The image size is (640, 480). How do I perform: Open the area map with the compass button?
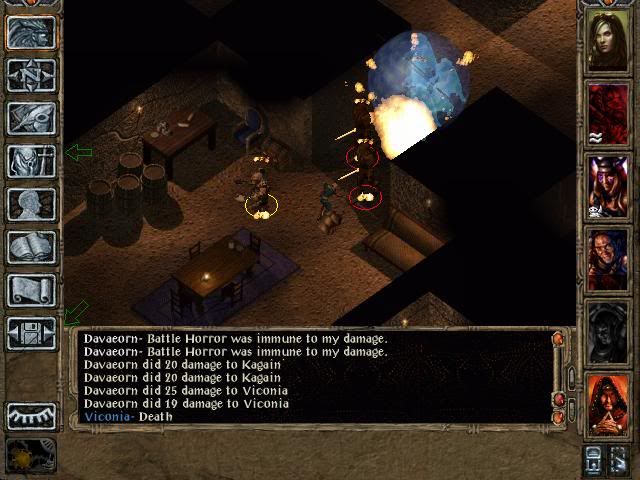(x=30, y=75)
